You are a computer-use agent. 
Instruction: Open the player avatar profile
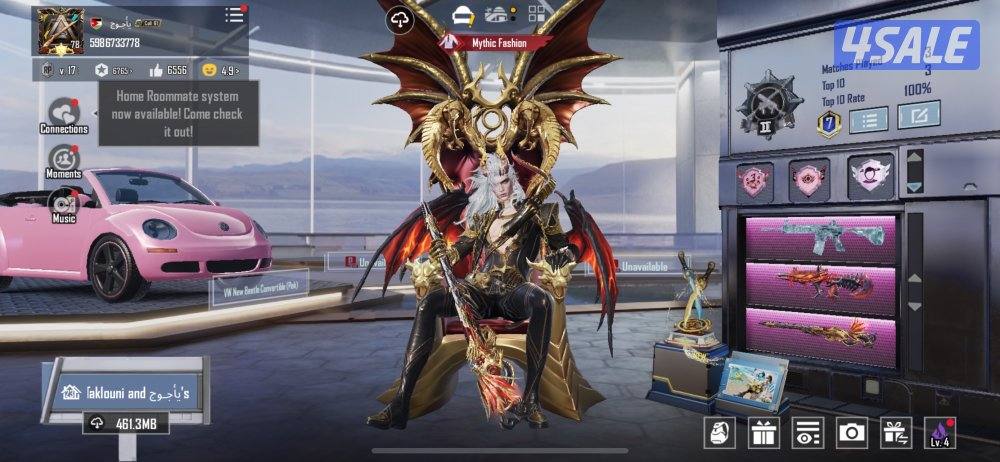click(59, 31)
